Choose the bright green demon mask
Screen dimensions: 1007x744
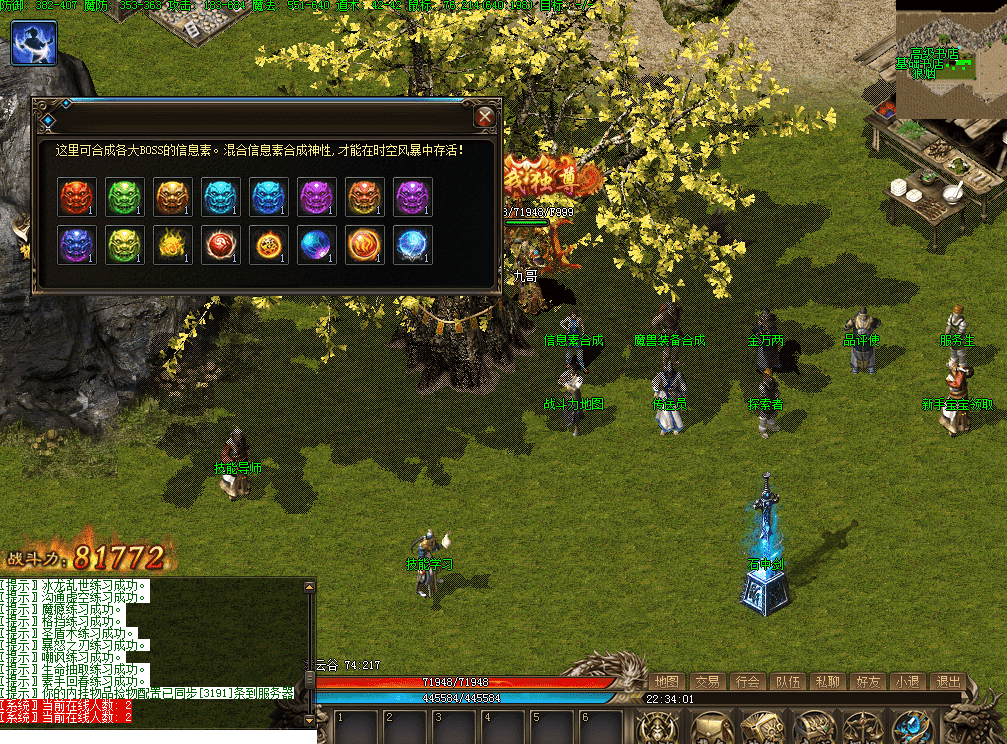click(x=125, y=197)
